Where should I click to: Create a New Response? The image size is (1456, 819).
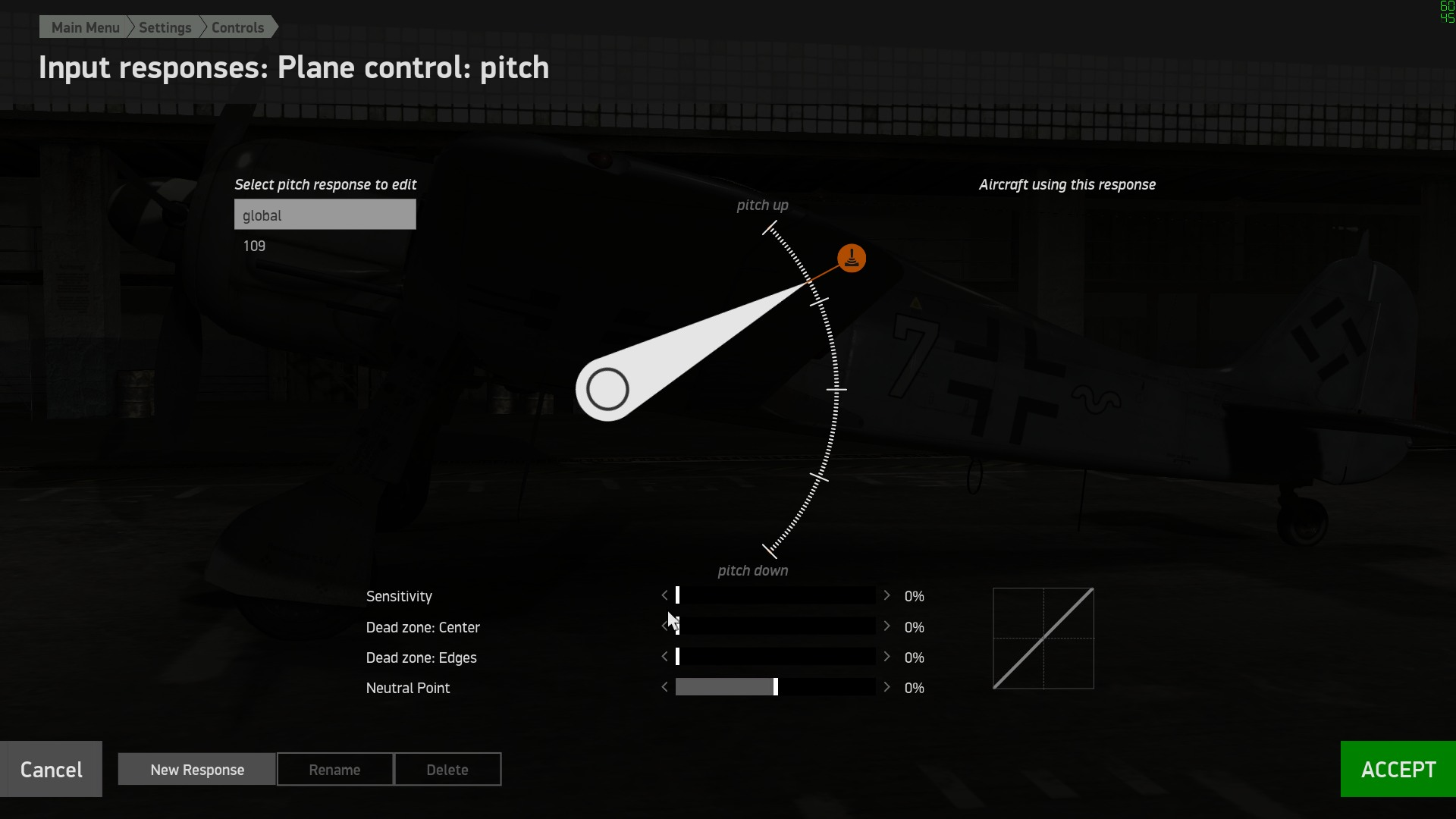coord(197,770)
